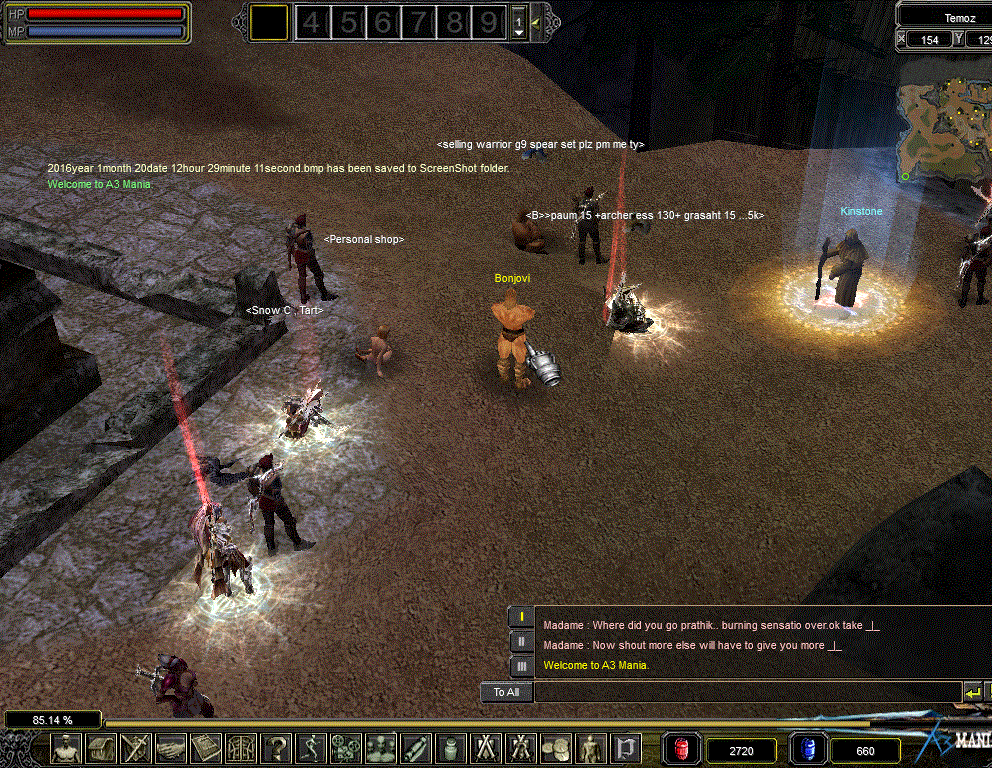Switch to chat tab I

point(521,618)
